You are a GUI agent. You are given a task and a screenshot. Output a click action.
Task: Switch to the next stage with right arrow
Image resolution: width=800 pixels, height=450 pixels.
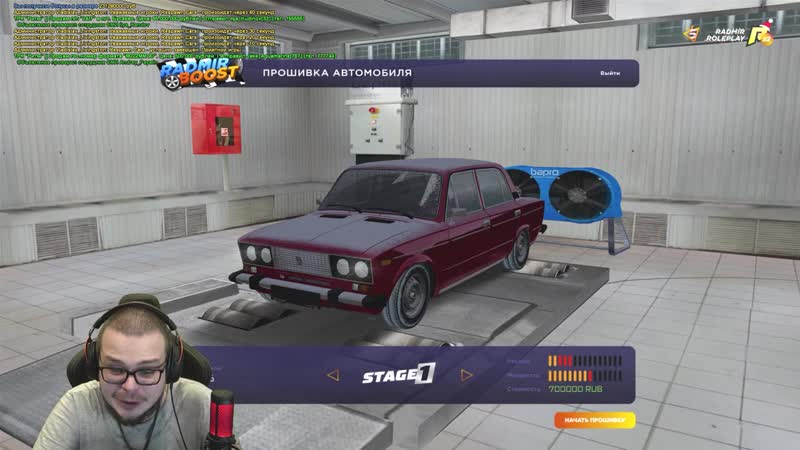click(466, 376)
